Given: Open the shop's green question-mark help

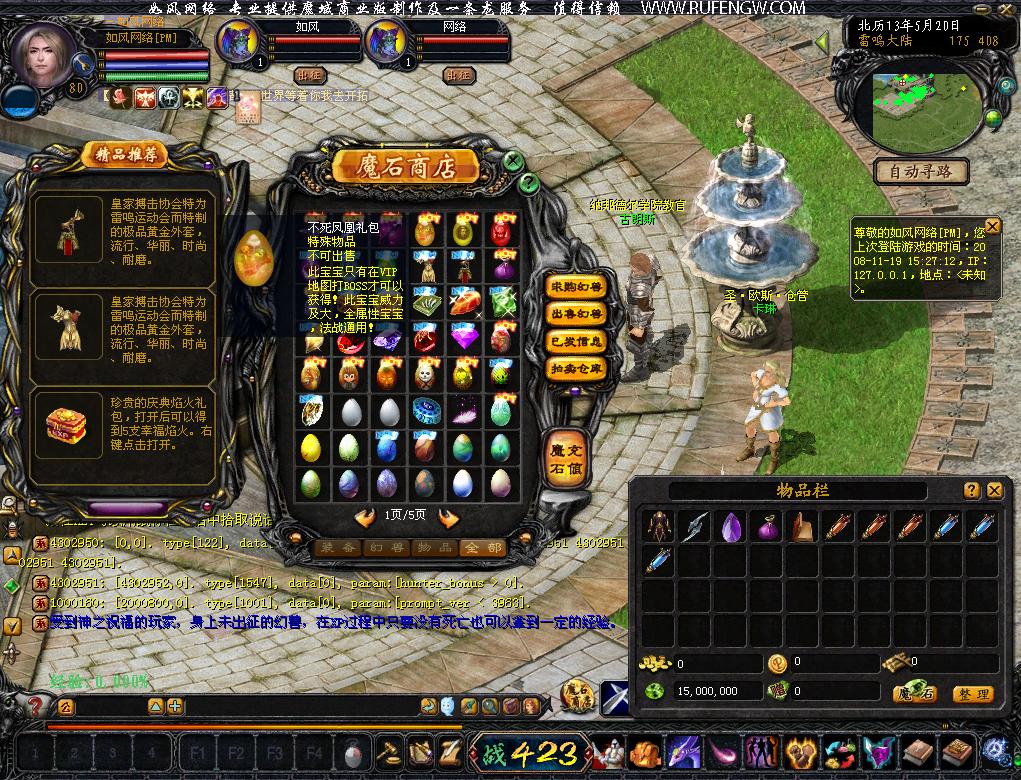Looking at the screenshot, I should point(528,183).
